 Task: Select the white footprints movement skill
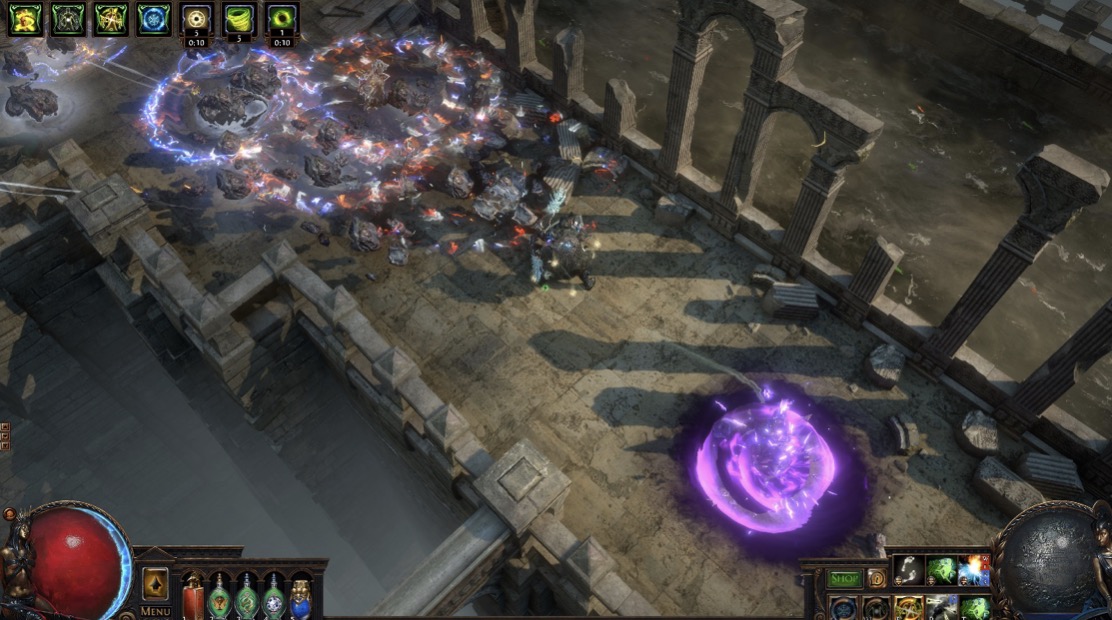tap(908, 570)
